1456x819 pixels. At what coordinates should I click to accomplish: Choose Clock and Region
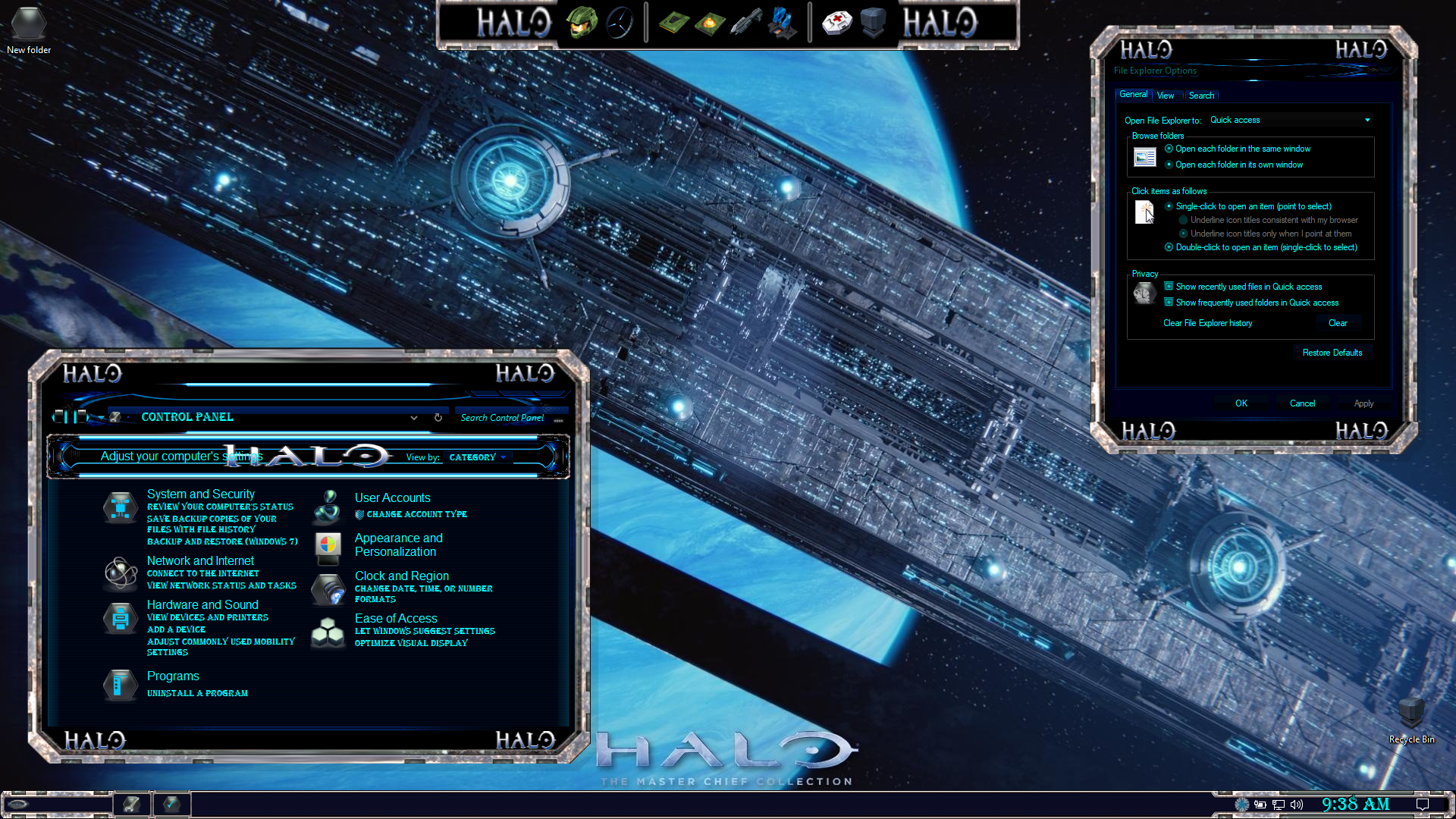(x=401, y=576)
